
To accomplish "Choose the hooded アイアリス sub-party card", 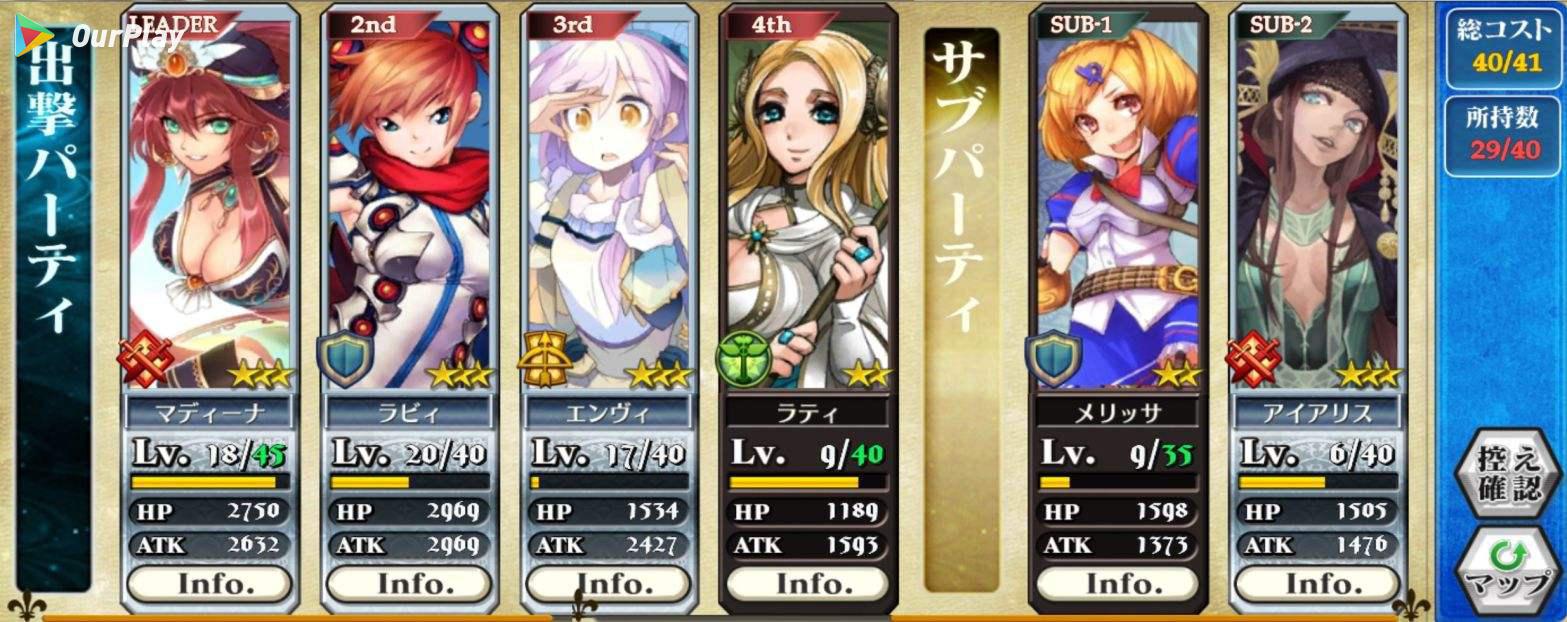I will [1316, 200].
